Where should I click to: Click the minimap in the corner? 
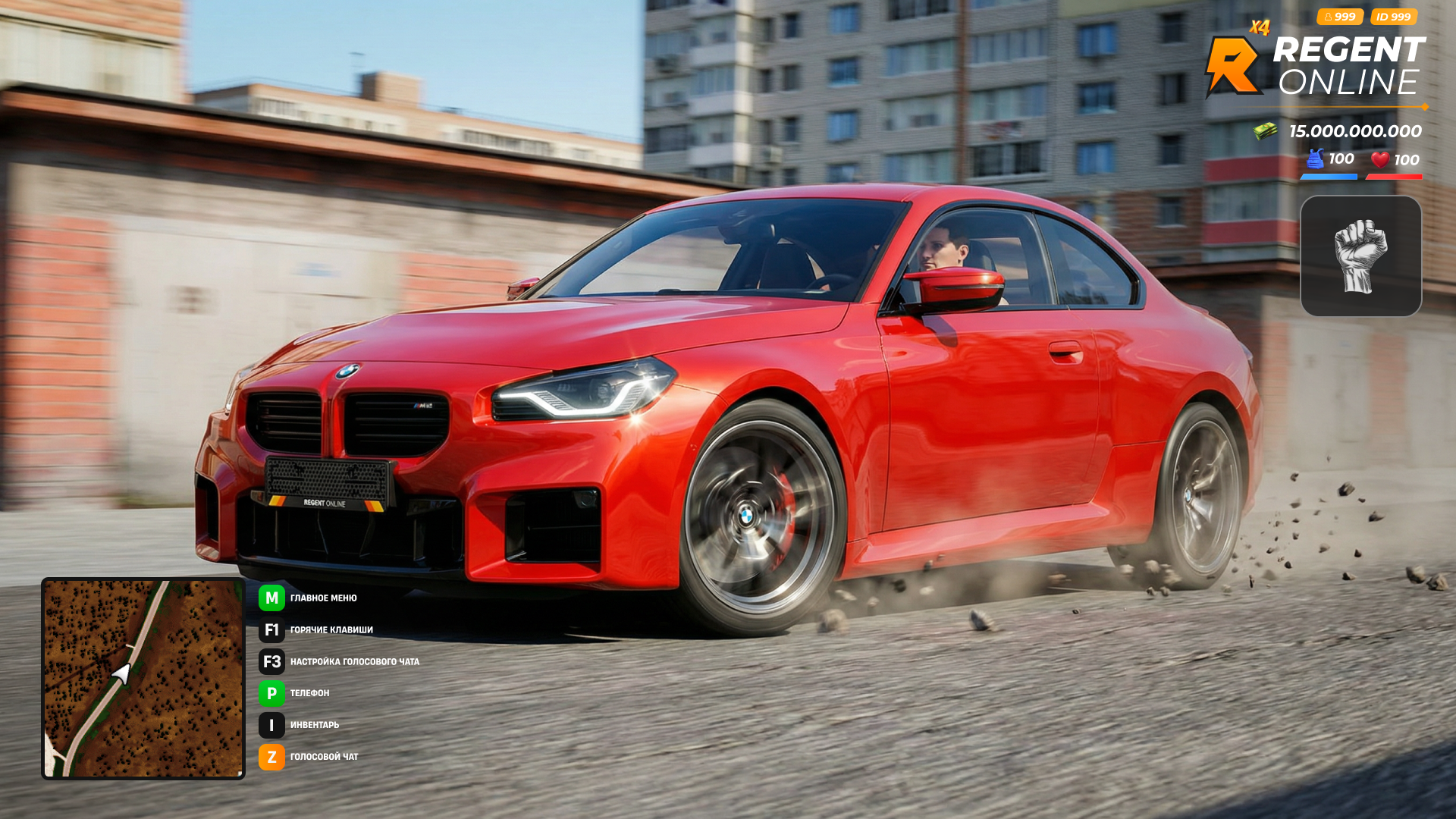point(143,679)
